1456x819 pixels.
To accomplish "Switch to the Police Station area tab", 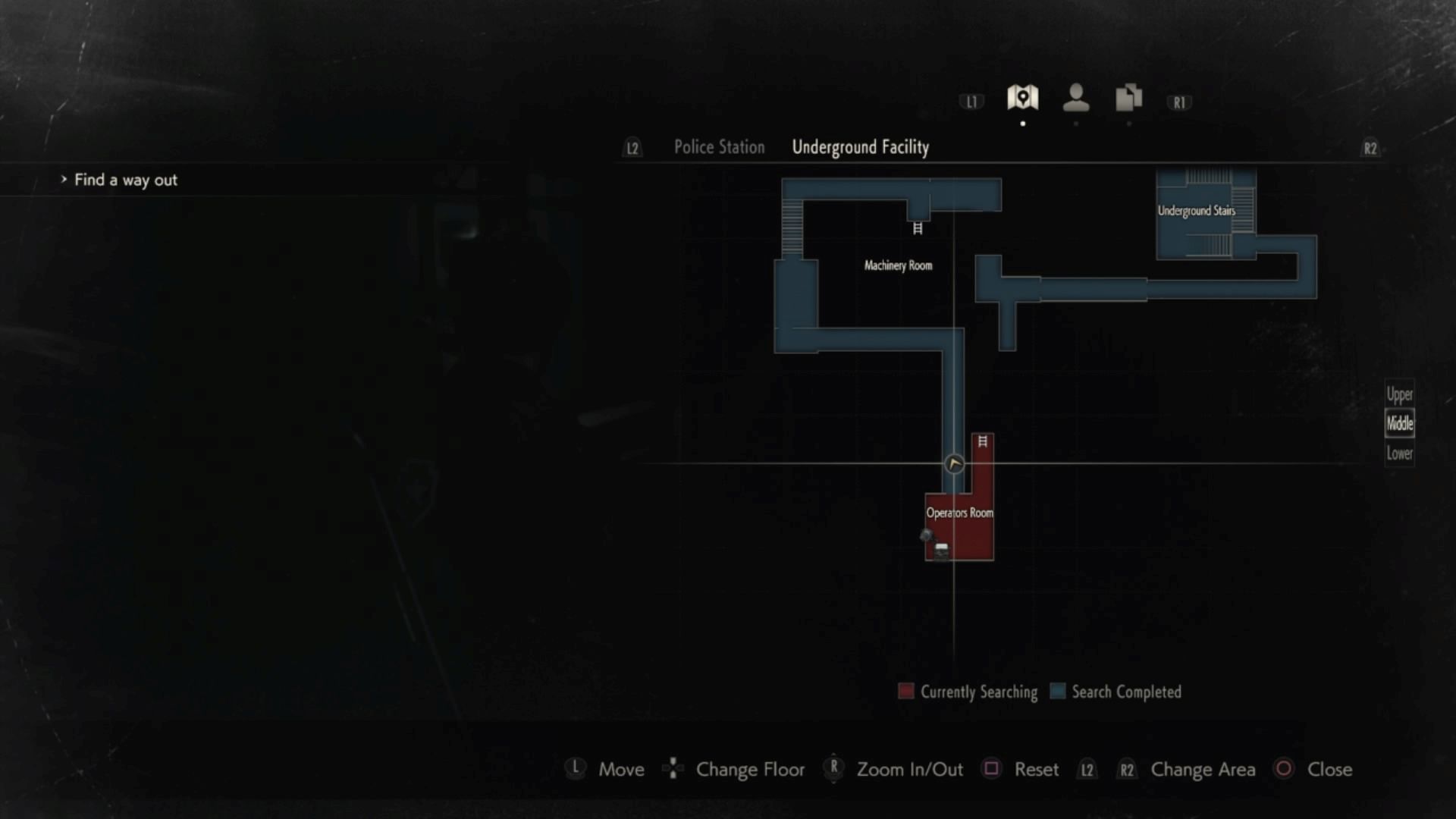I will 719,147.
